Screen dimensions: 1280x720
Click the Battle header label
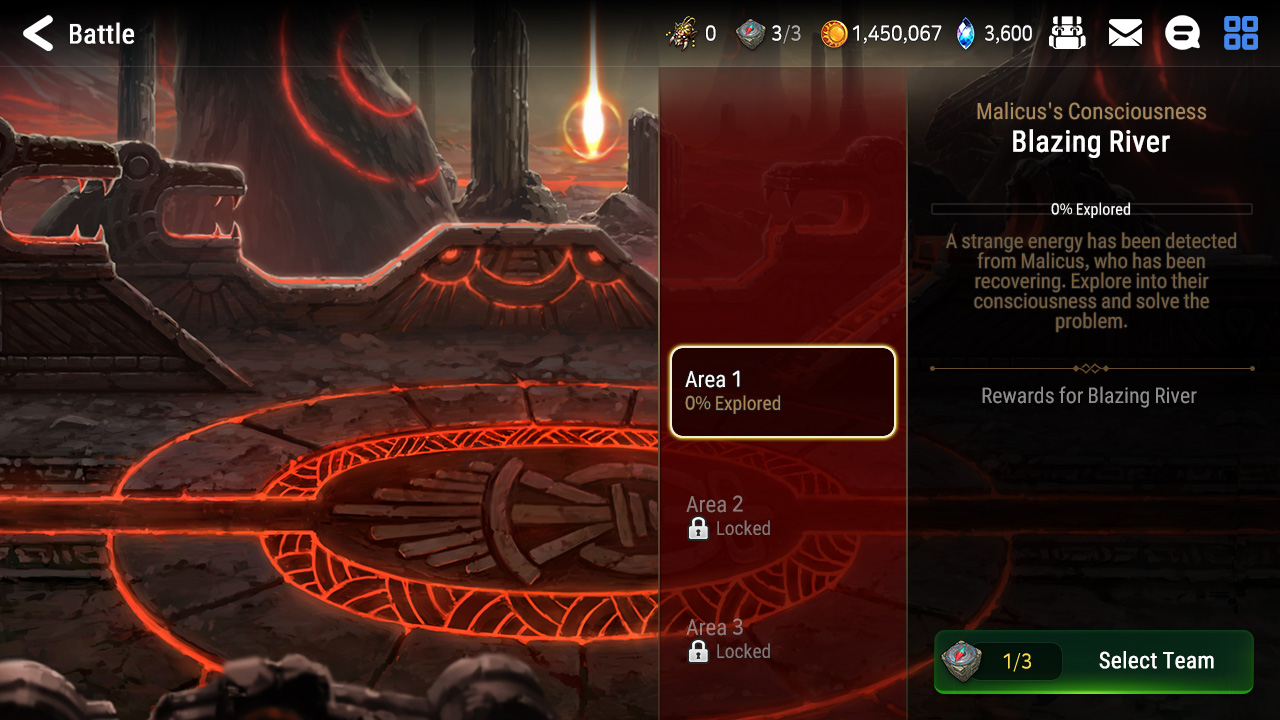coord(101,33)
